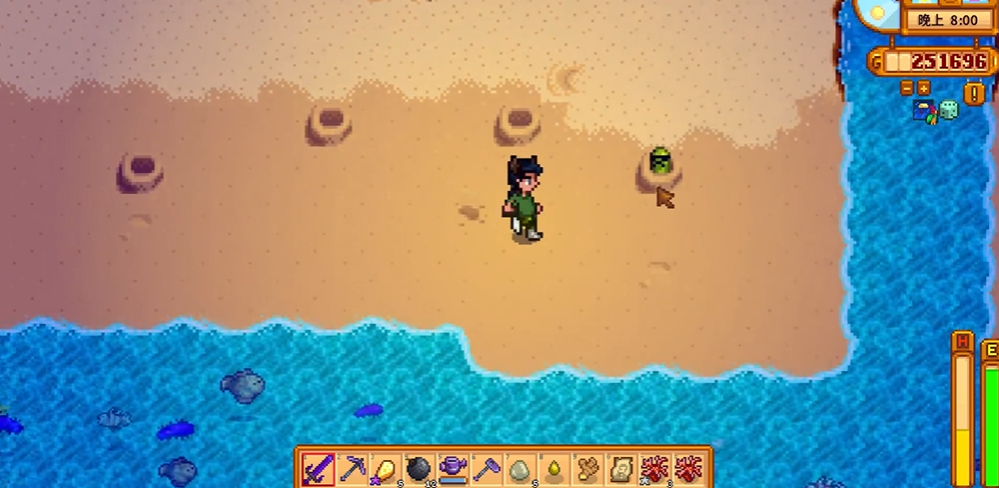Image resolution: width=999 pixels, height=488 pixels.
Task: Choose the golden droplet item slot
Action: click(554, 468)
